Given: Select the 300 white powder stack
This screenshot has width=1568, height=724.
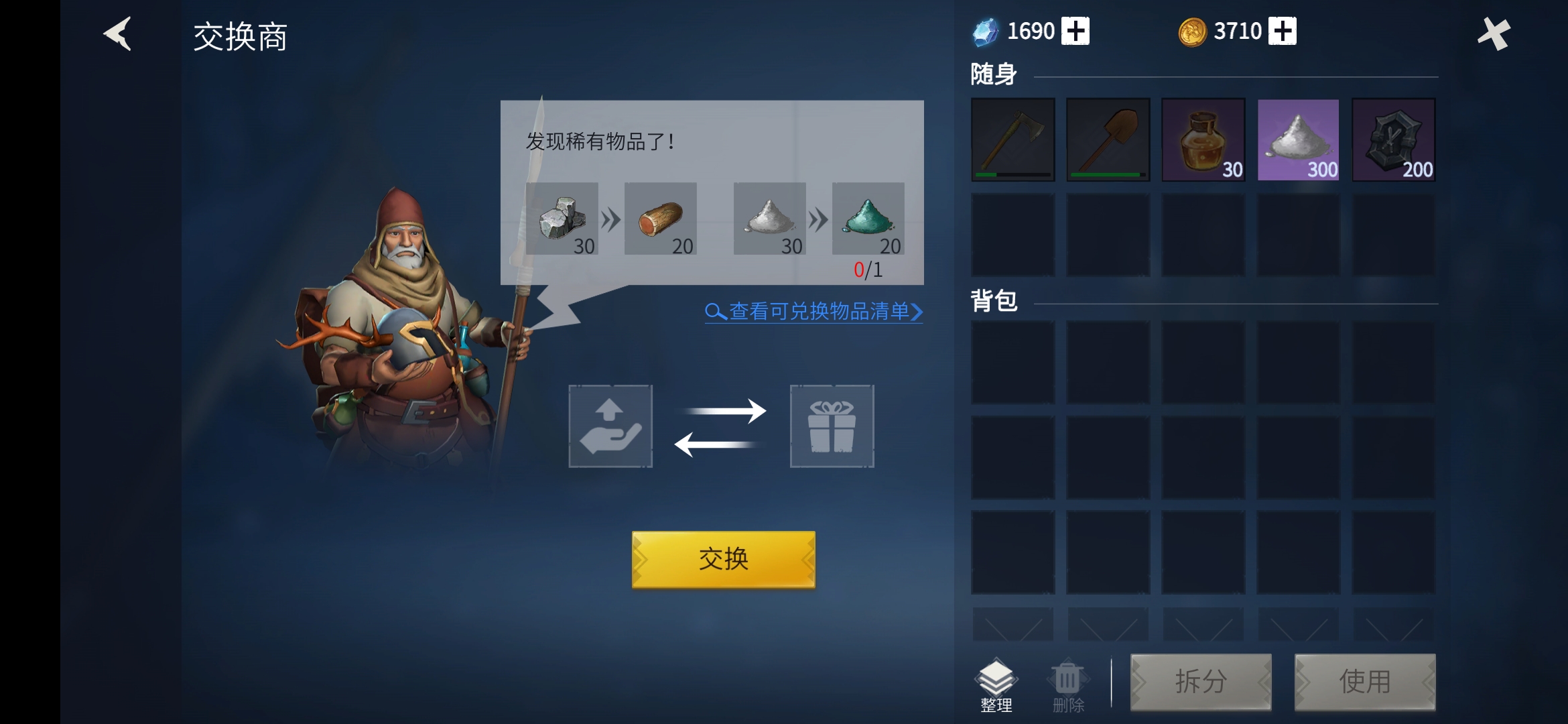Looking at the screenshot, I should 1299,139.
